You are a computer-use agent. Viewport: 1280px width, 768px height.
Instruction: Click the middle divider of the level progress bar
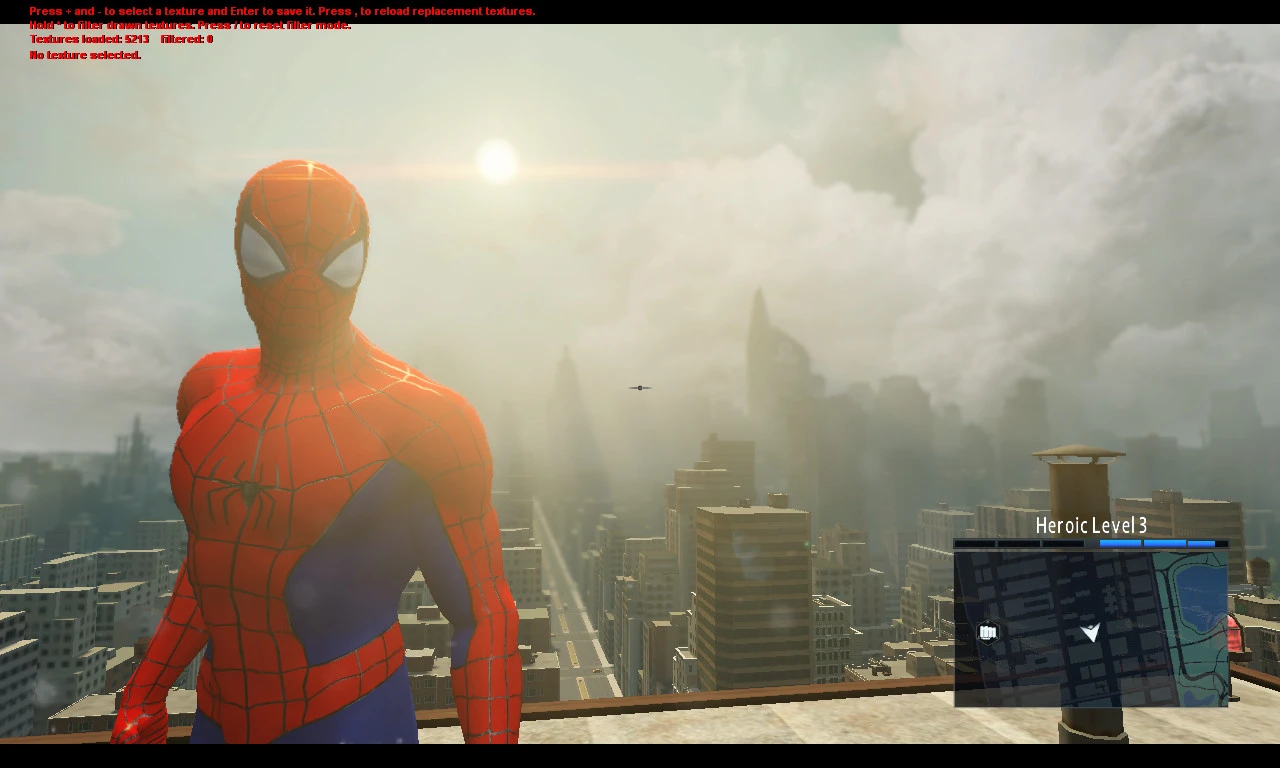tap(1090, 542)
